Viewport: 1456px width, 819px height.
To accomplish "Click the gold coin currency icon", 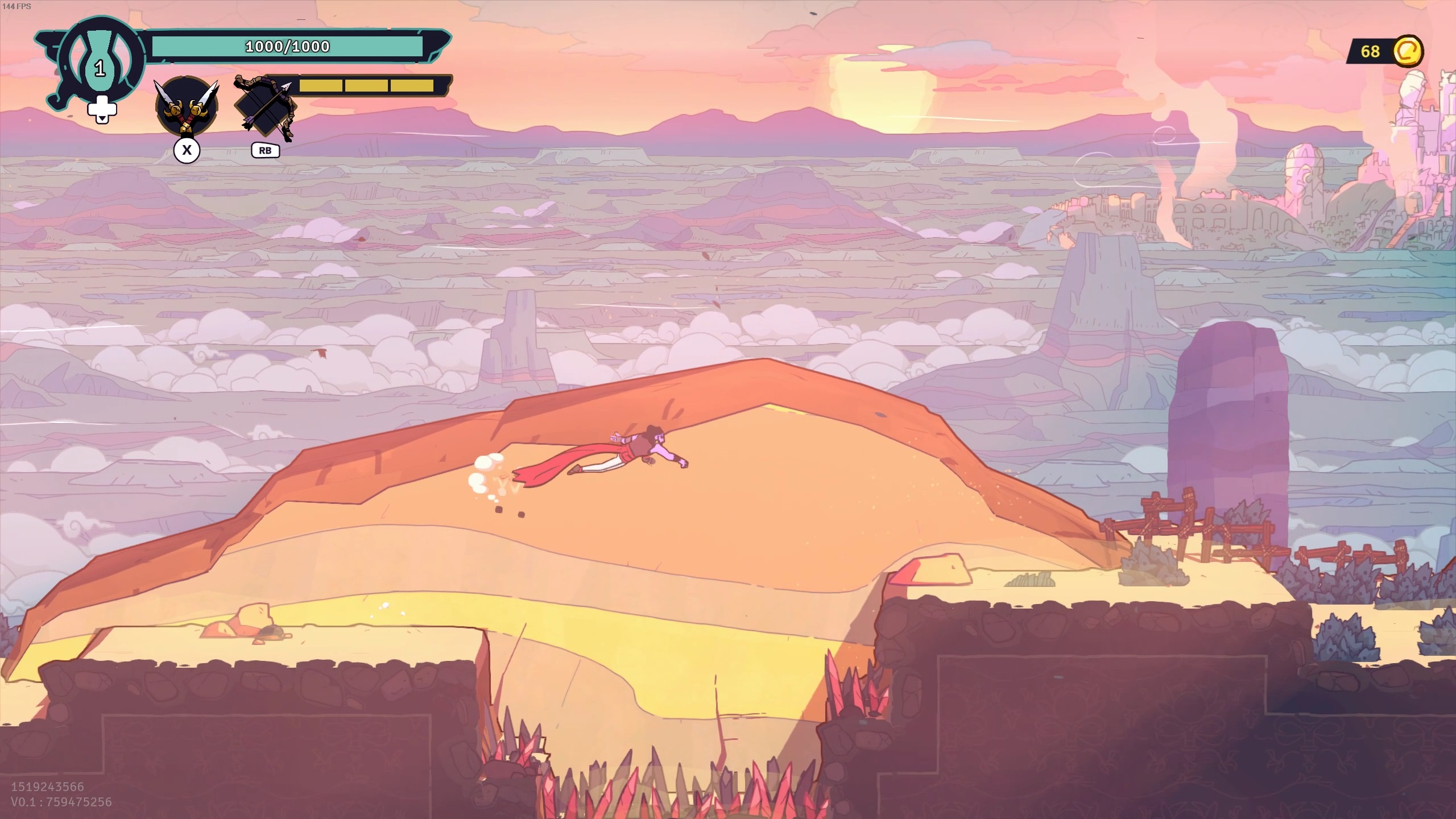I will pos(1408,51).
